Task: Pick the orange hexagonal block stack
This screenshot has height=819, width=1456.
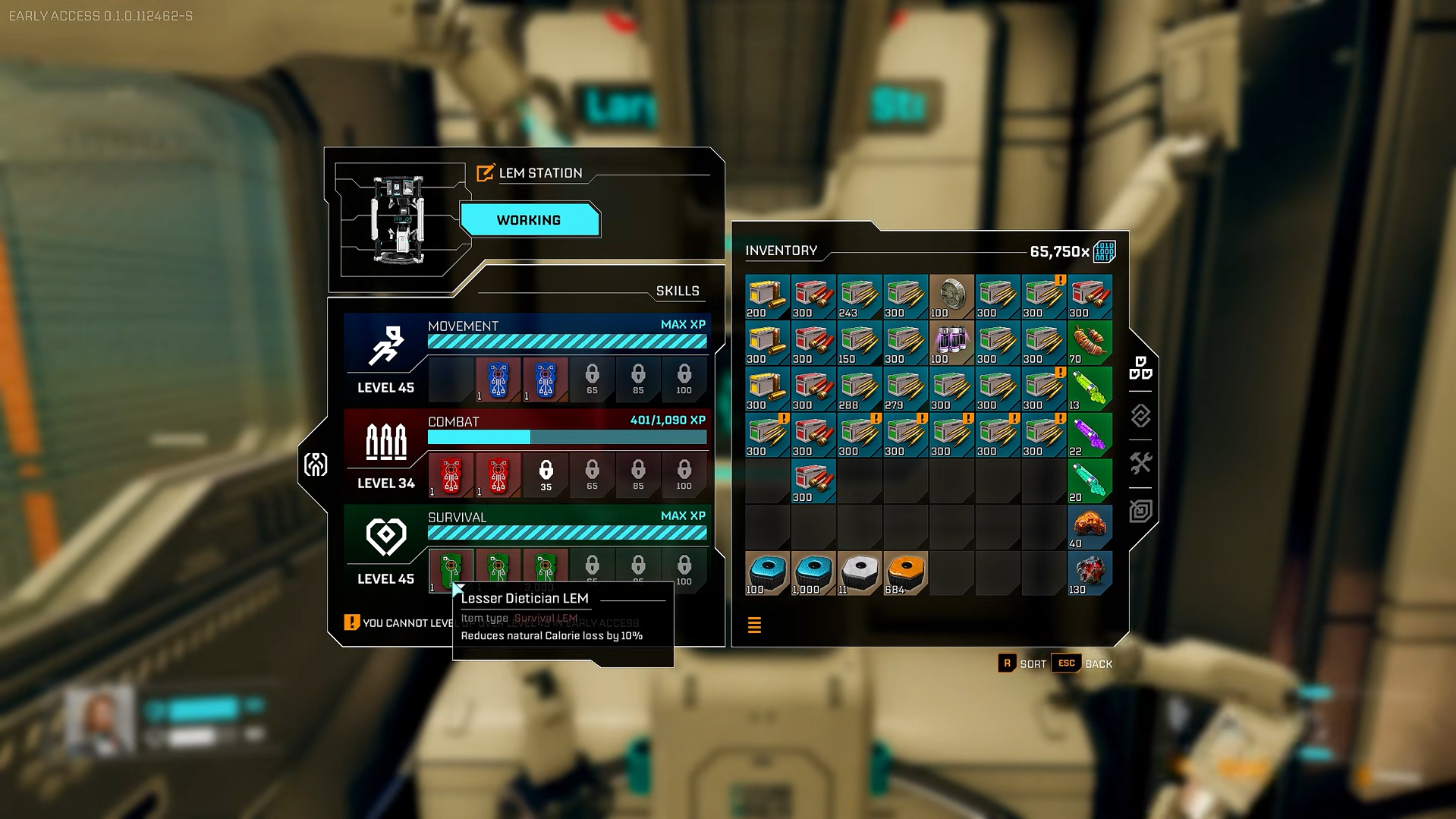Action: point(905,573)
